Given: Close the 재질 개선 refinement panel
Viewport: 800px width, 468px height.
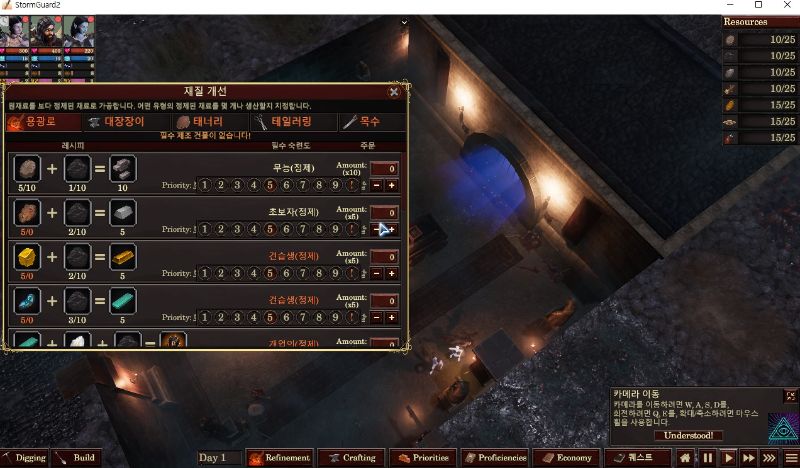Looking at the screenshot, I should coord(394,91).
